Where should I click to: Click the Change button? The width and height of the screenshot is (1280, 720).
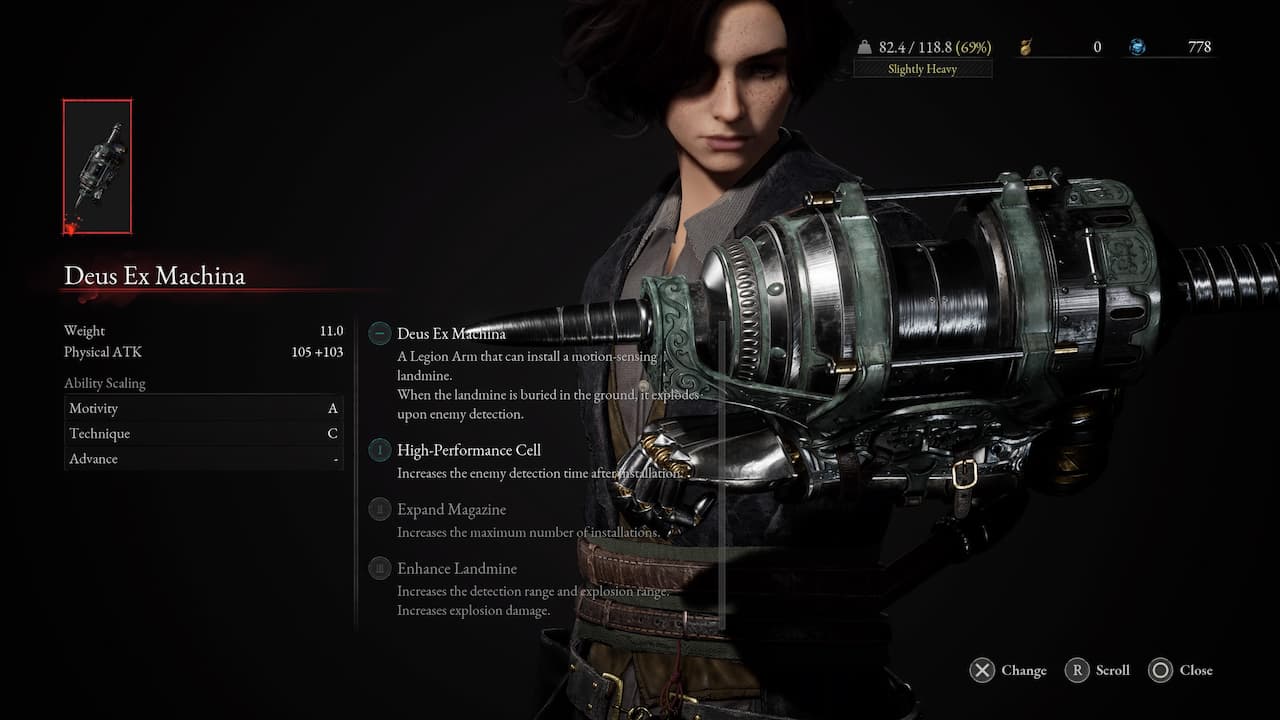pyautogui.click(x=1008, y=670)
